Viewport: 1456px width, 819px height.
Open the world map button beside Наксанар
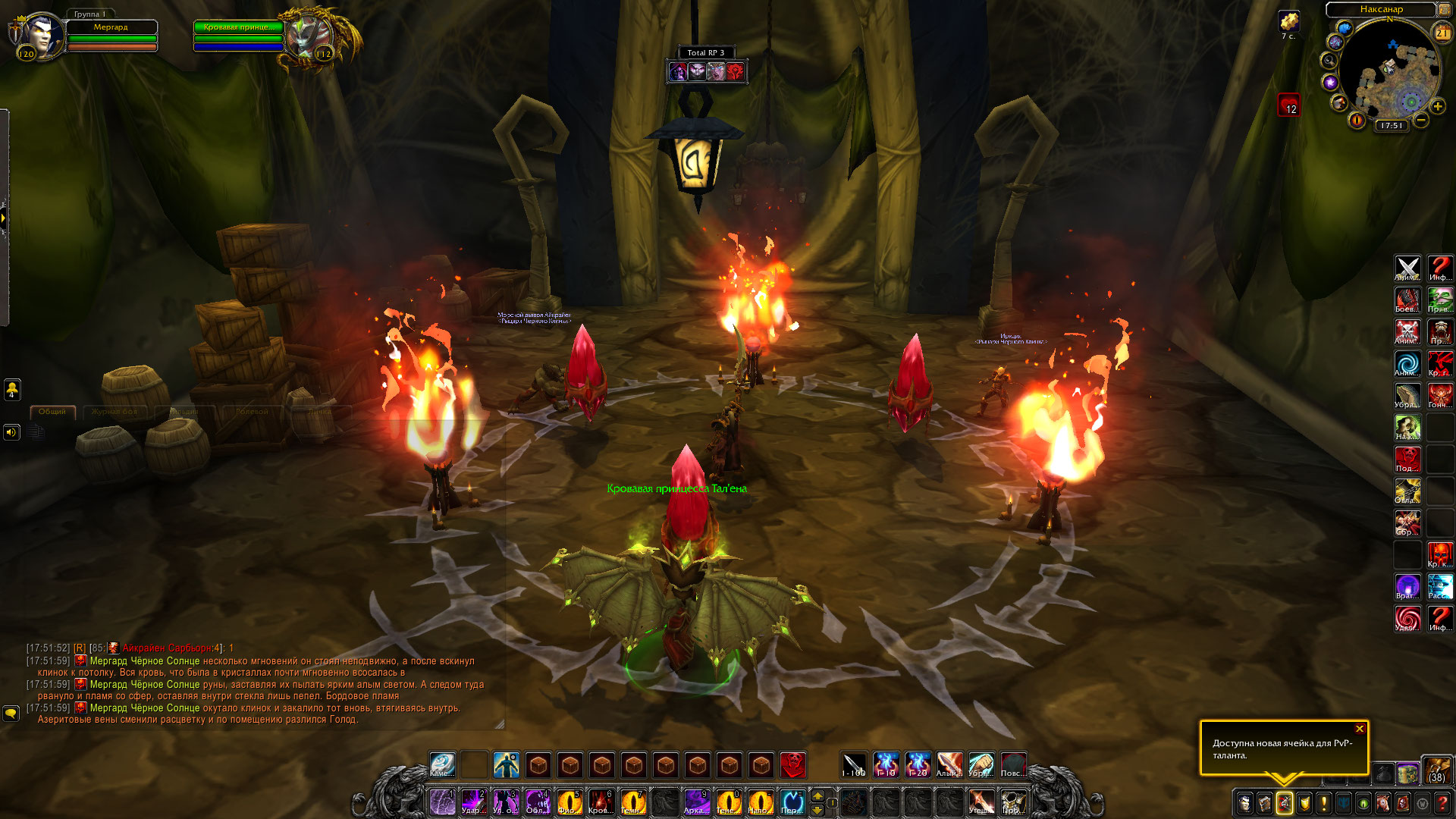[x=1444, y=10]
